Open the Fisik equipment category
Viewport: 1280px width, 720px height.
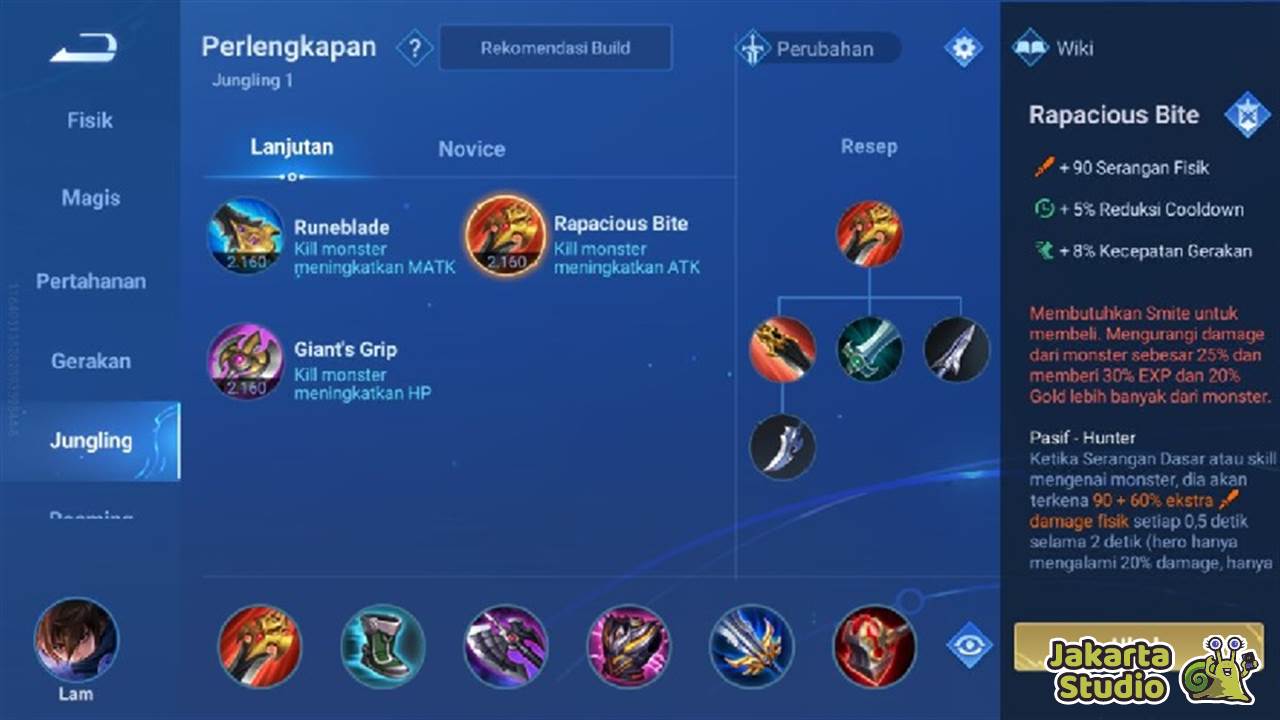tap(90, 120)
